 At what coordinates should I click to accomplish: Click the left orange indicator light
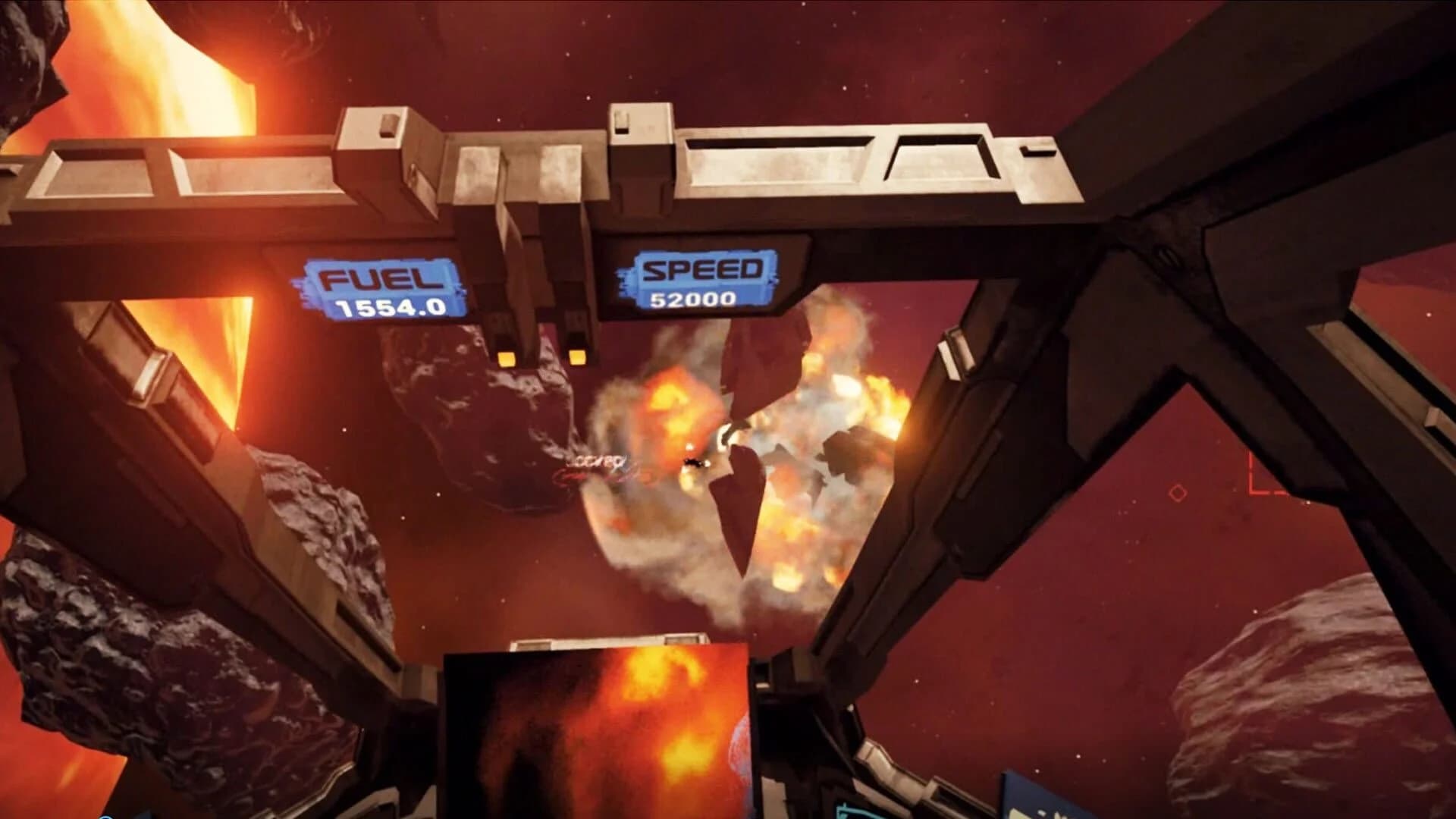coord(506,357)
